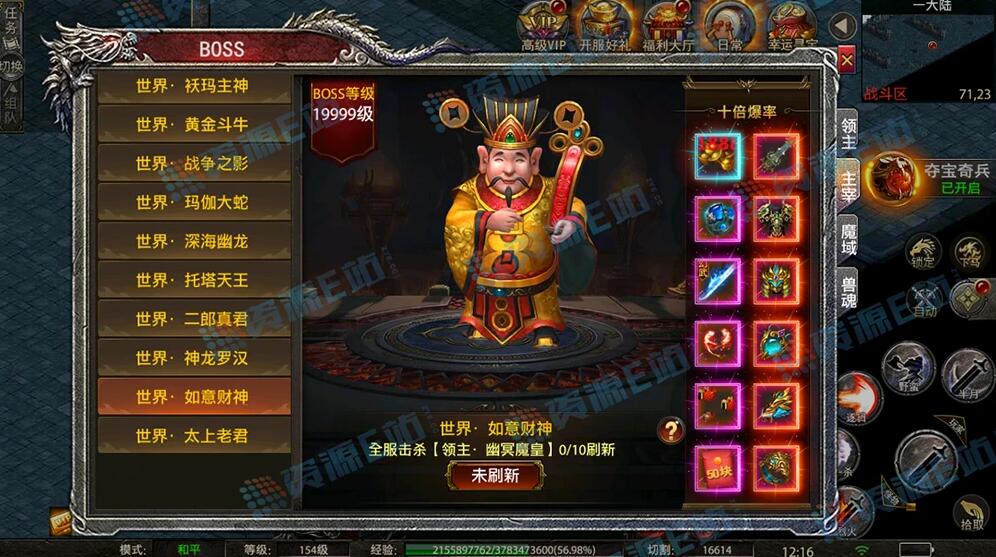Image resolution: width=996 pixels, height=557 pixels.
Task: Inspect the 50块 red envelope reward
Action: (717, 468)
